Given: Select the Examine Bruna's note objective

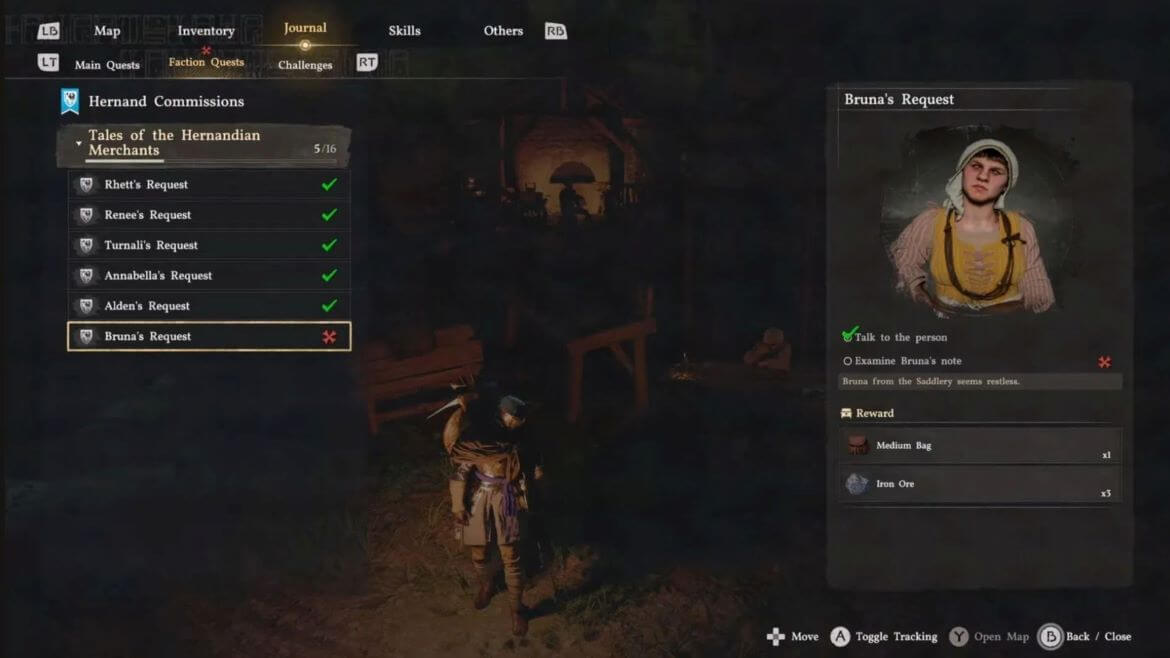Looking at the screenshot, I should [908, 361].
